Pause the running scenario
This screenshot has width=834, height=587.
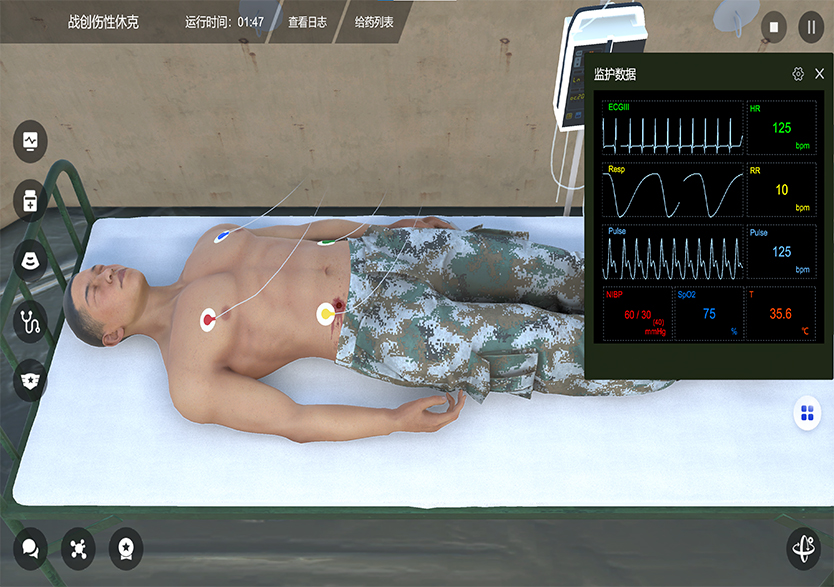tap(811, 27)
